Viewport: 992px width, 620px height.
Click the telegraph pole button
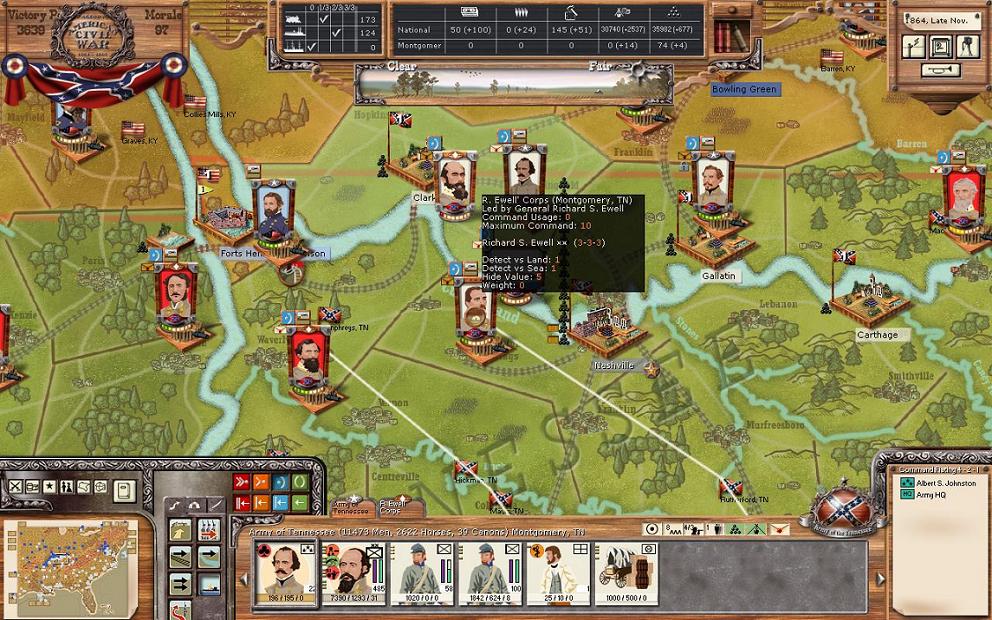(912, 46)
